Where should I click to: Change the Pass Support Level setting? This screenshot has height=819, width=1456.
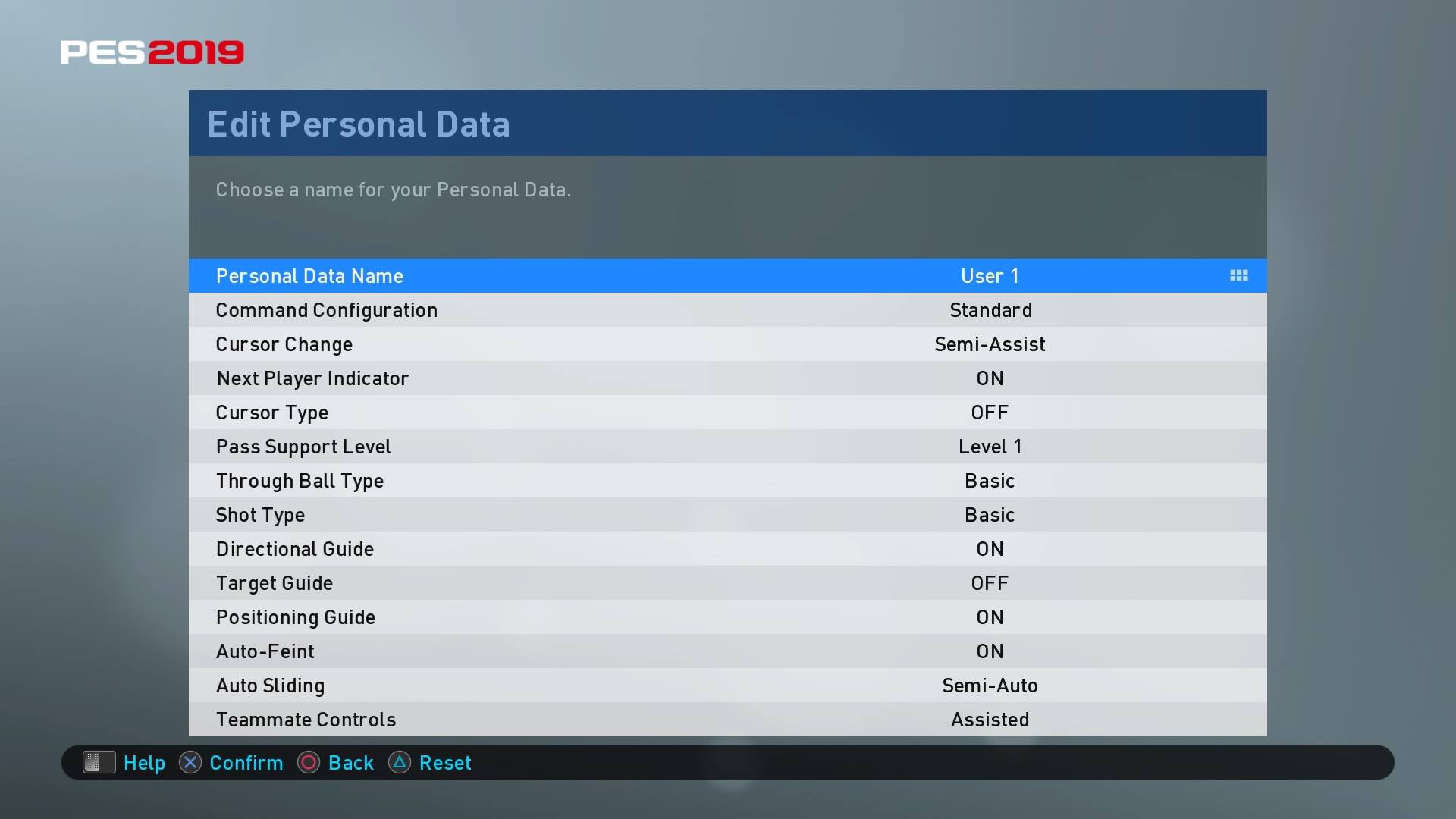coord(726,447)
